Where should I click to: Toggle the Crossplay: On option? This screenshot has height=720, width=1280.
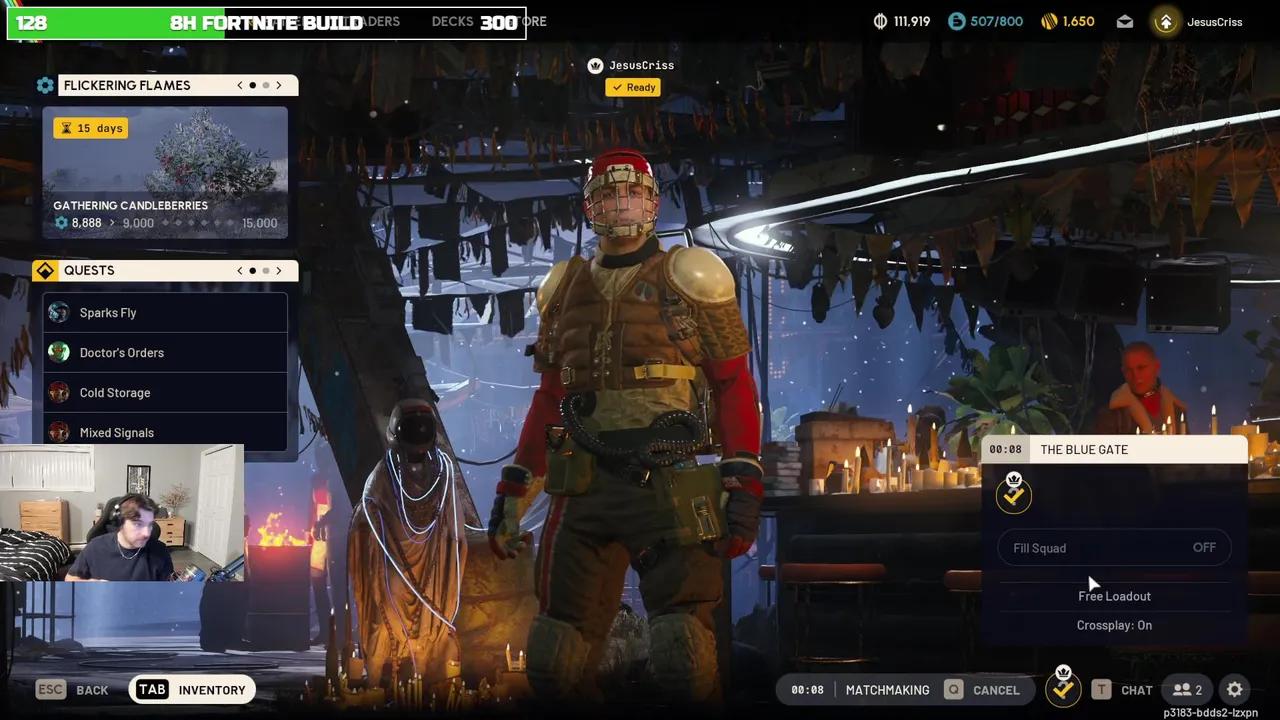point(1114,624)
